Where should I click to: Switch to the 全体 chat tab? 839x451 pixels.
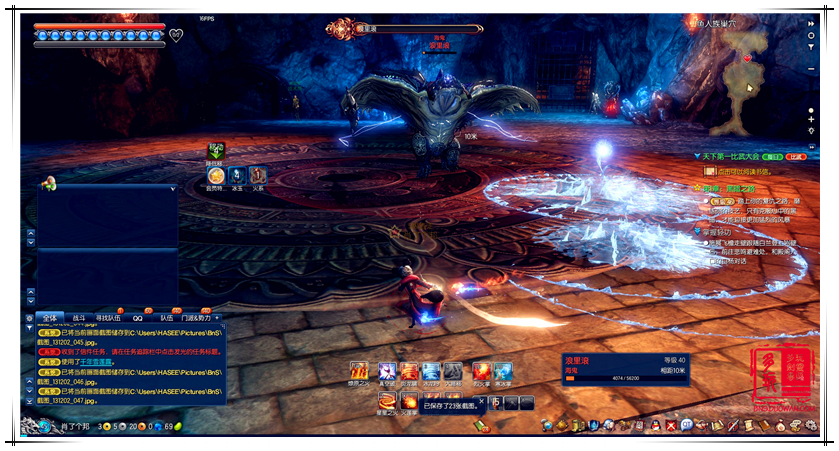tap(51, 317)
